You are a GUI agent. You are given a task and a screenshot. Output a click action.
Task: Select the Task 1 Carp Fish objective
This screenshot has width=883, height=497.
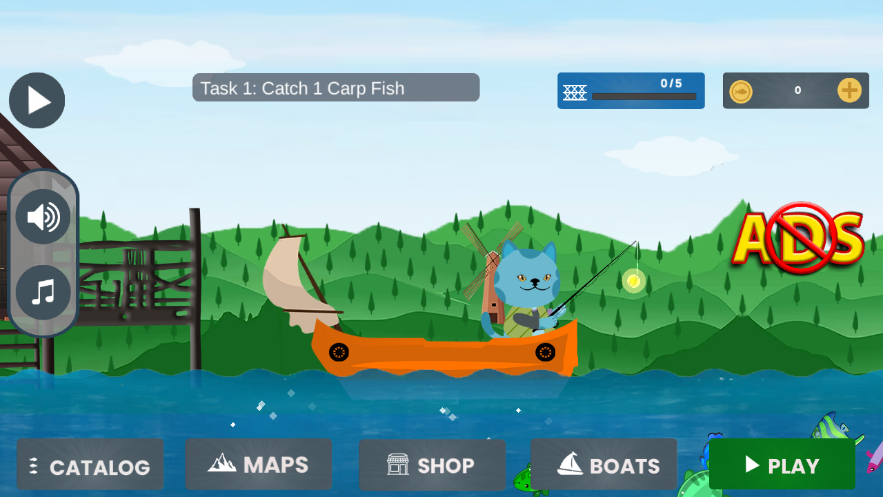336,88
